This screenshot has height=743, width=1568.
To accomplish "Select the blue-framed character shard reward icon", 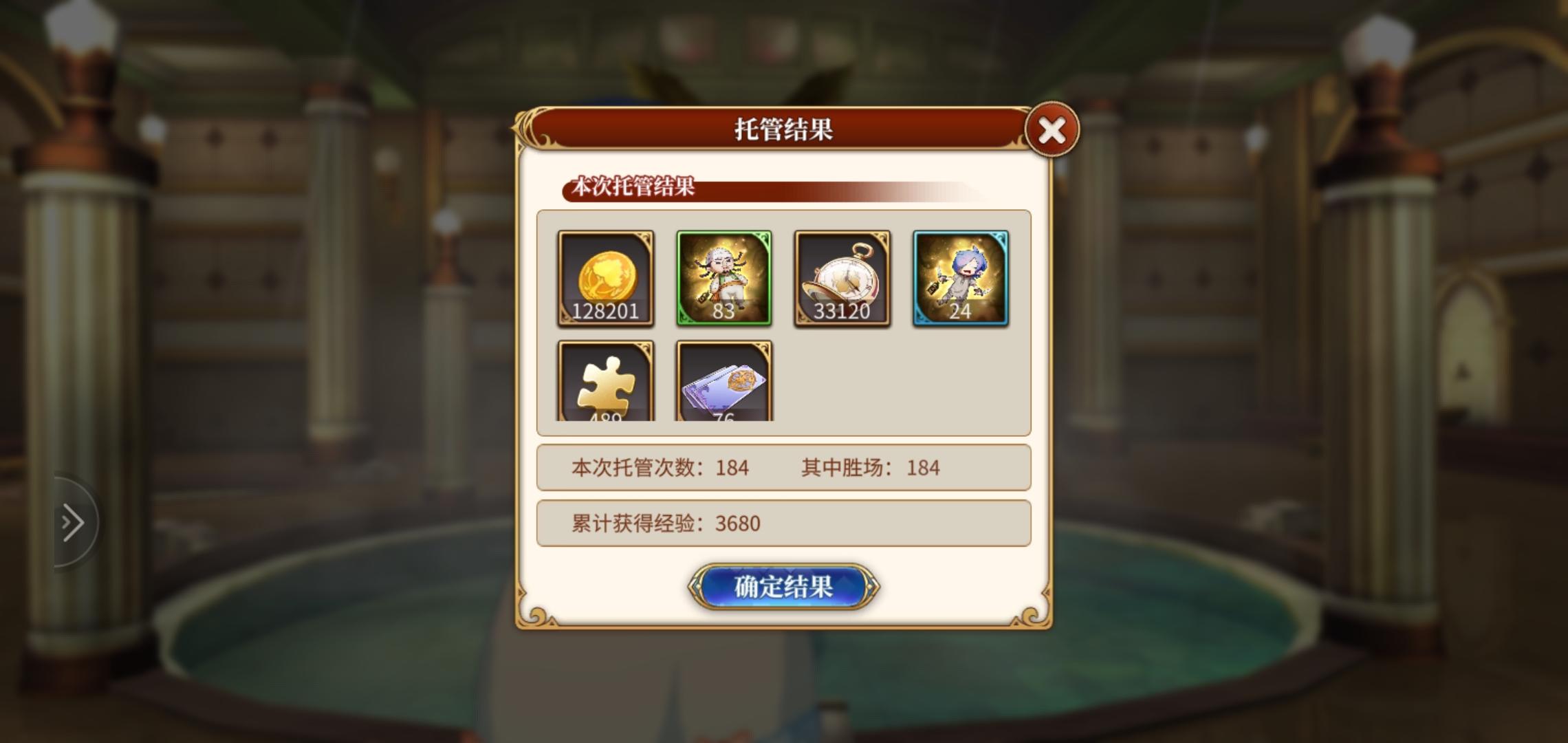I will [961, 278].
